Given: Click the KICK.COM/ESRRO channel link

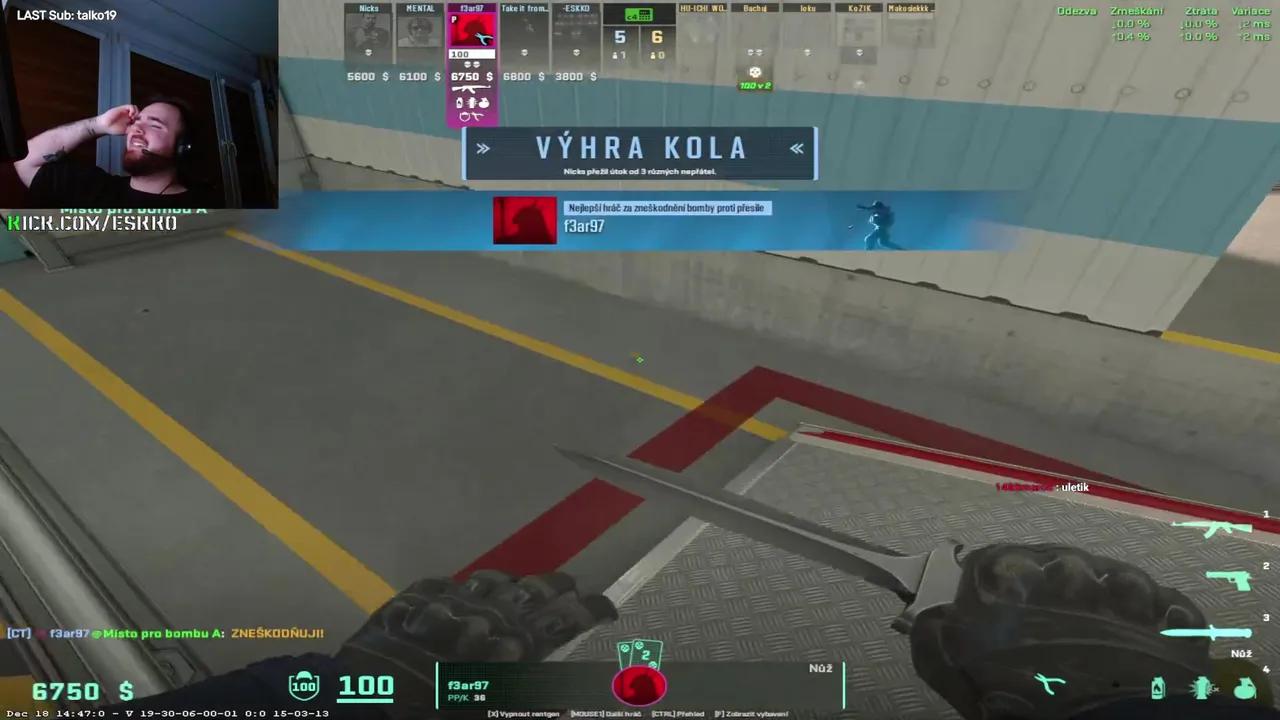Looking at the screenshot, I should point(92,222).
